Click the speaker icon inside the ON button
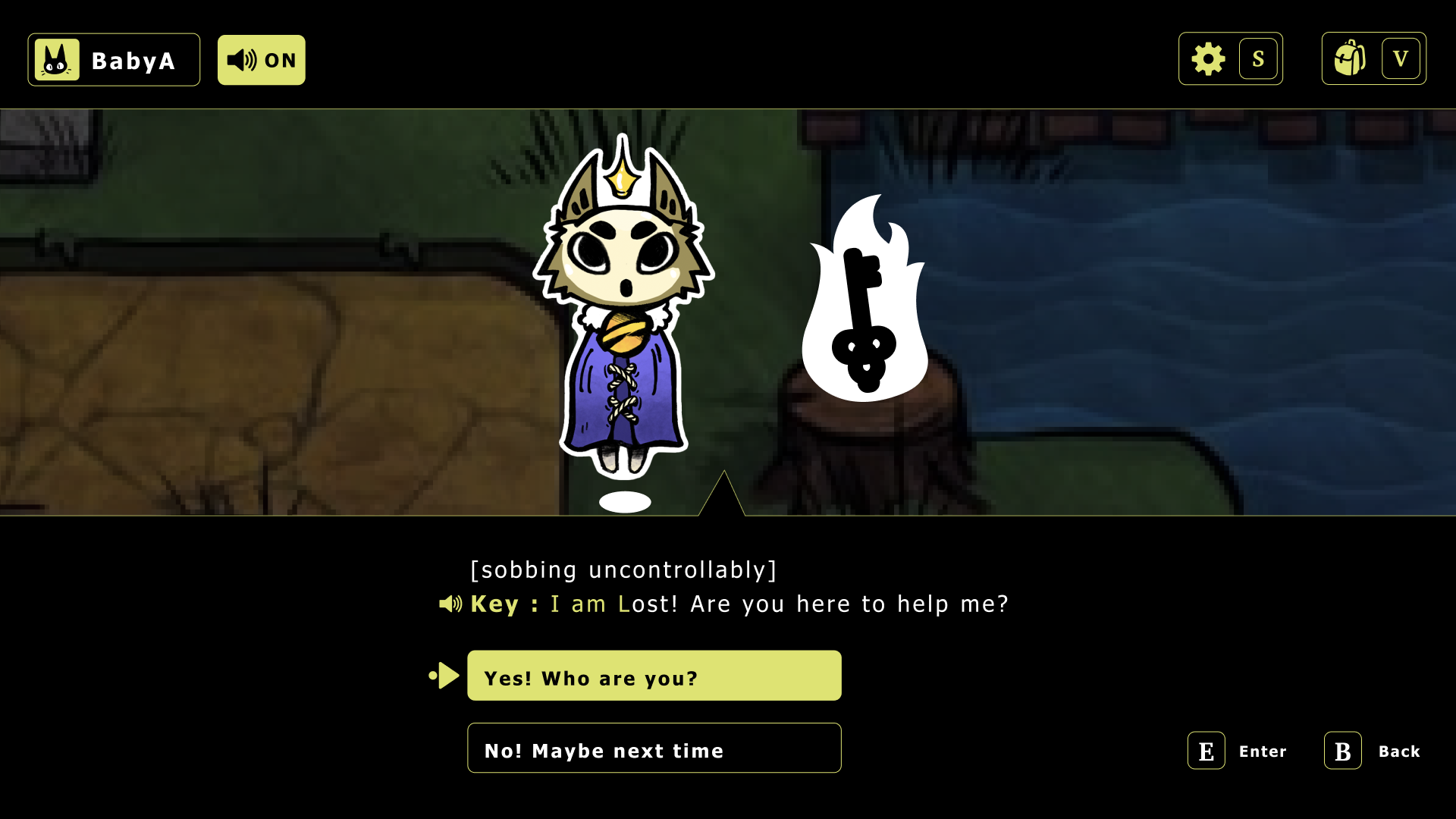The image size is (1456, 819). point(243,59)
